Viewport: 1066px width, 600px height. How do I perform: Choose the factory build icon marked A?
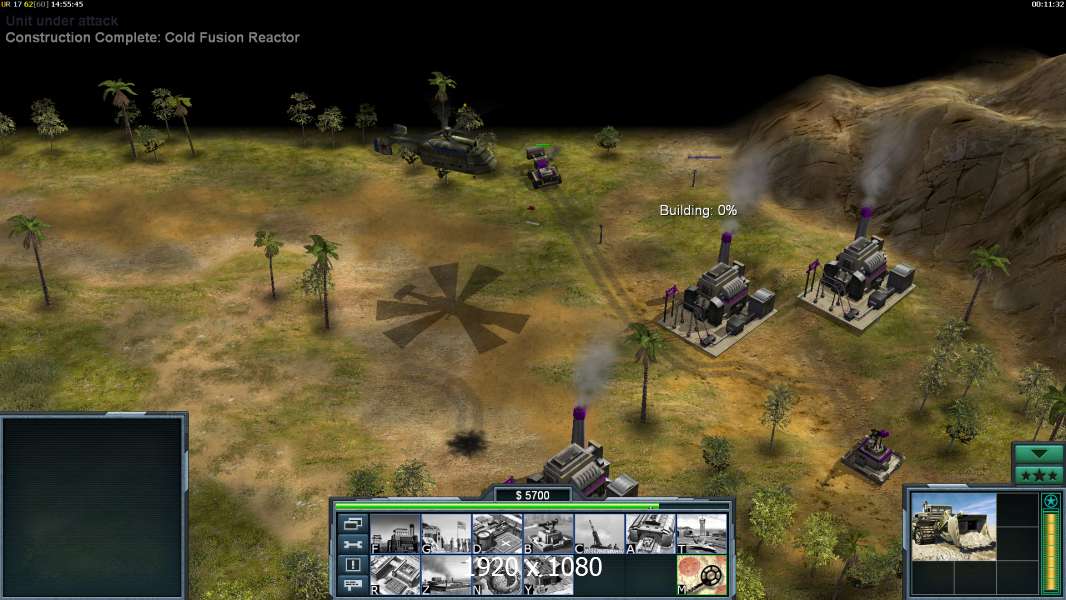(650, 533)
